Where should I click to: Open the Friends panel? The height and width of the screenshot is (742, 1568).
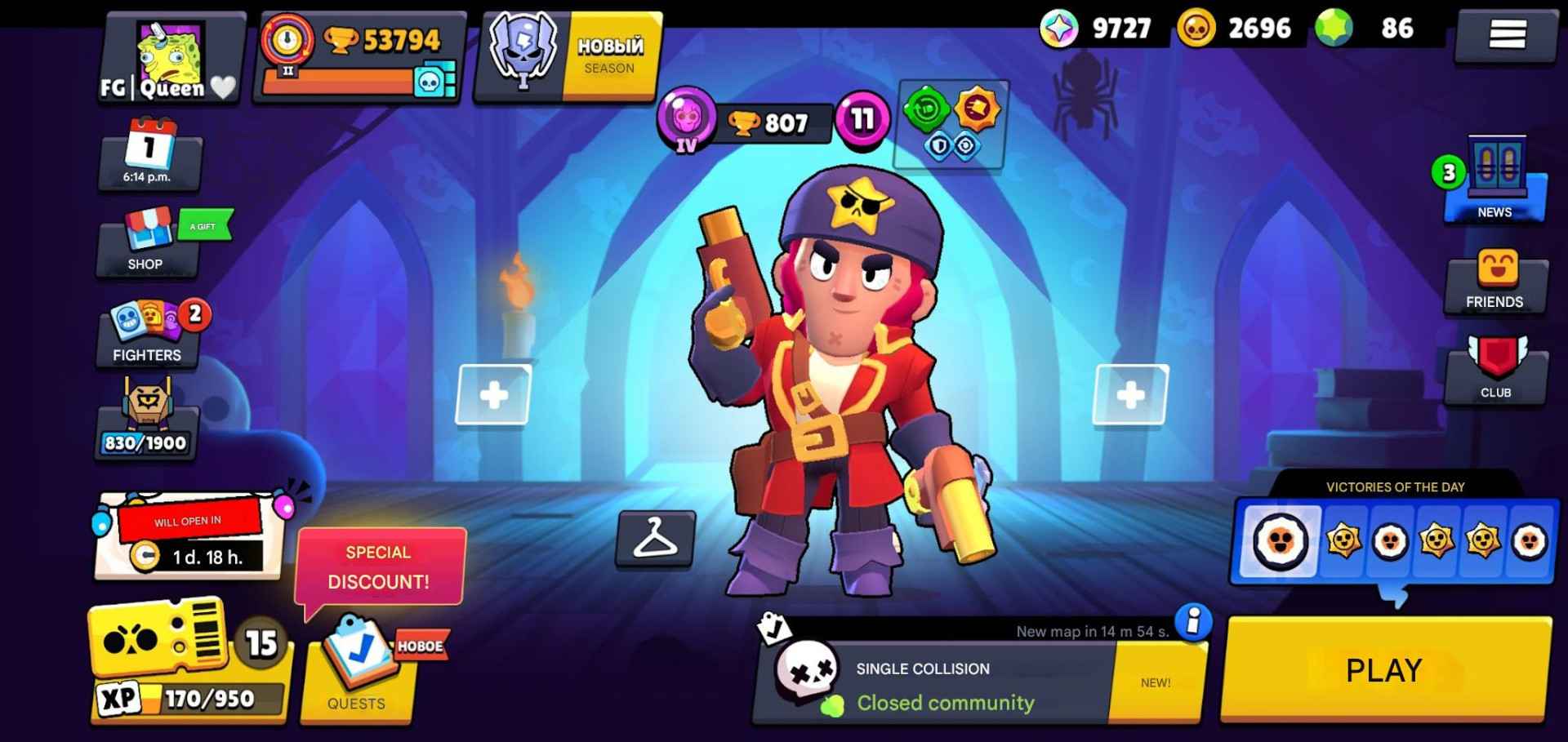1496,282
